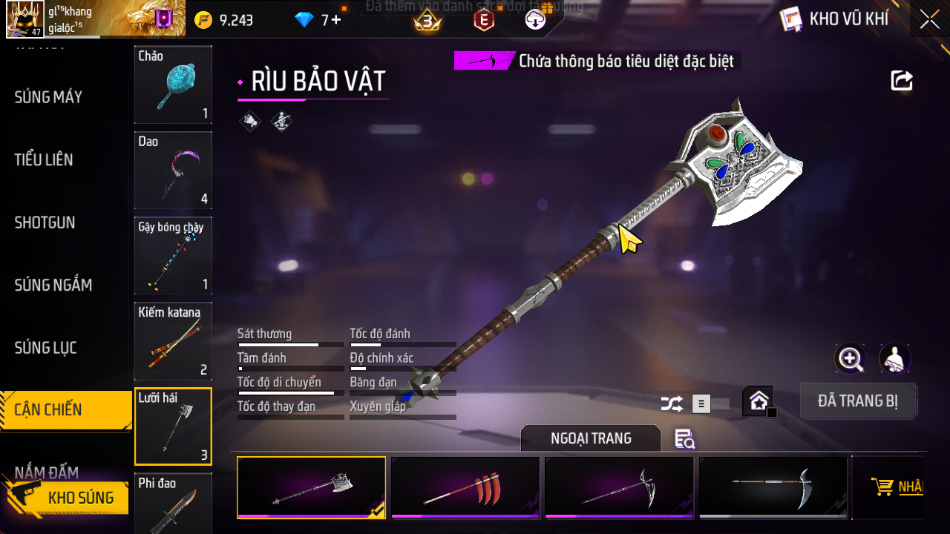950x534 pixels.
Task: Open the Tiểu Liên weapon category
Action: [x=45, y=160]
